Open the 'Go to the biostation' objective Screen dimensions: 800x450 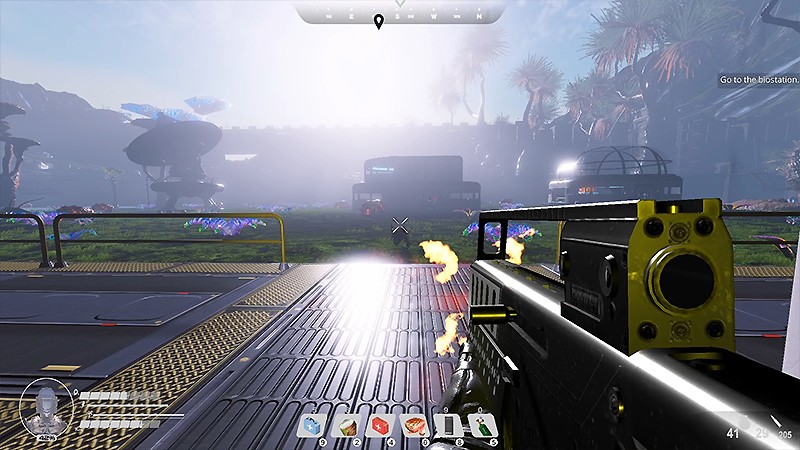click(x=758, y=80)
